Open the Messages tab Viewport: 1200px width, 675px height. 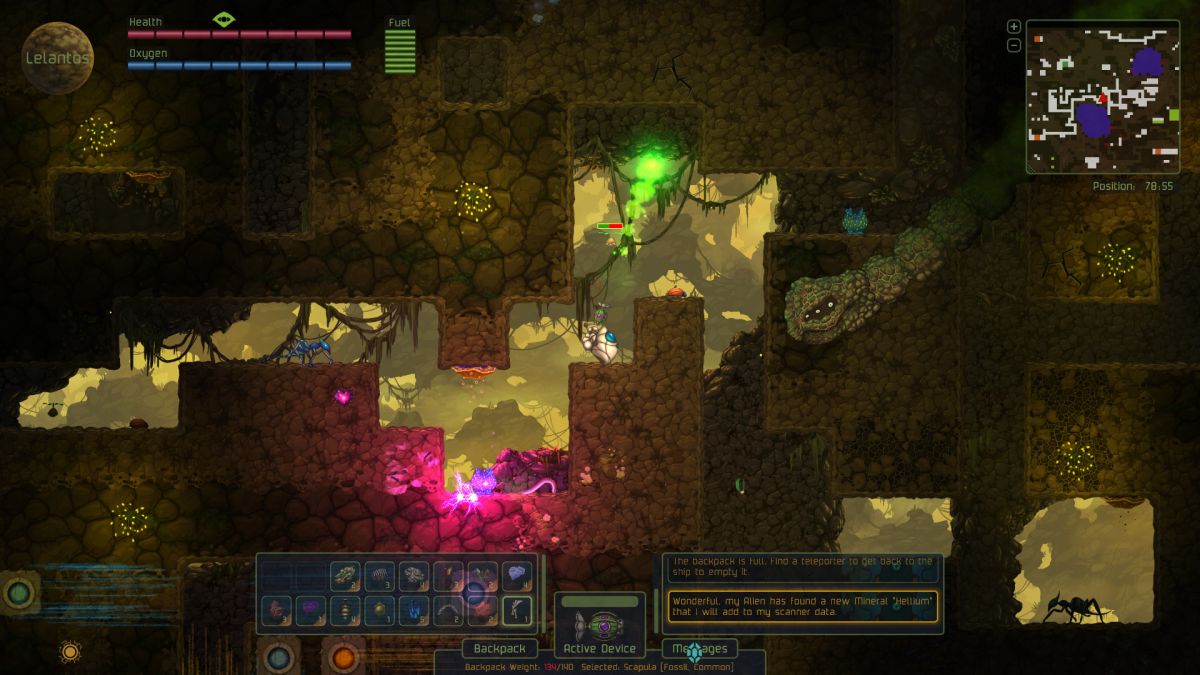point(700,649)
